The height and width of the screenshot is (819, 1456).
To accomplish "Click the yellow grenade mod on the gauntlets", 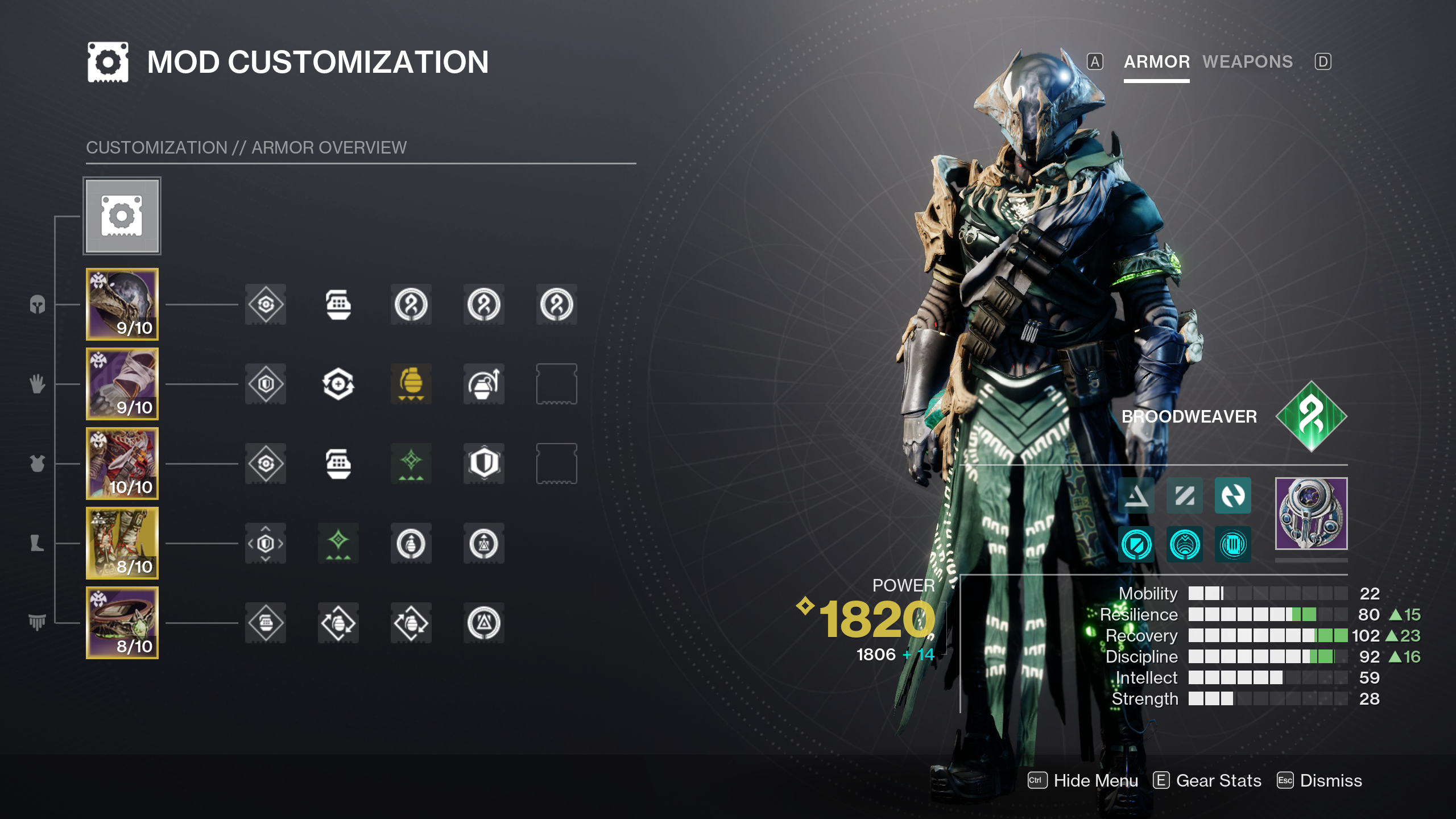I will (x=411, y=385).
